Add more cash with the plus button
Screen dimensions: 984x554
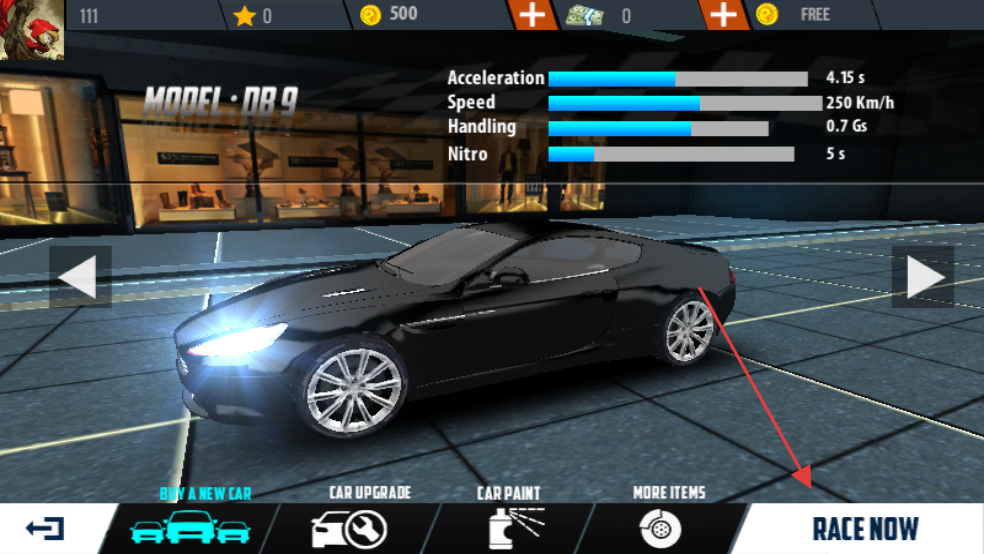point(722,15)
